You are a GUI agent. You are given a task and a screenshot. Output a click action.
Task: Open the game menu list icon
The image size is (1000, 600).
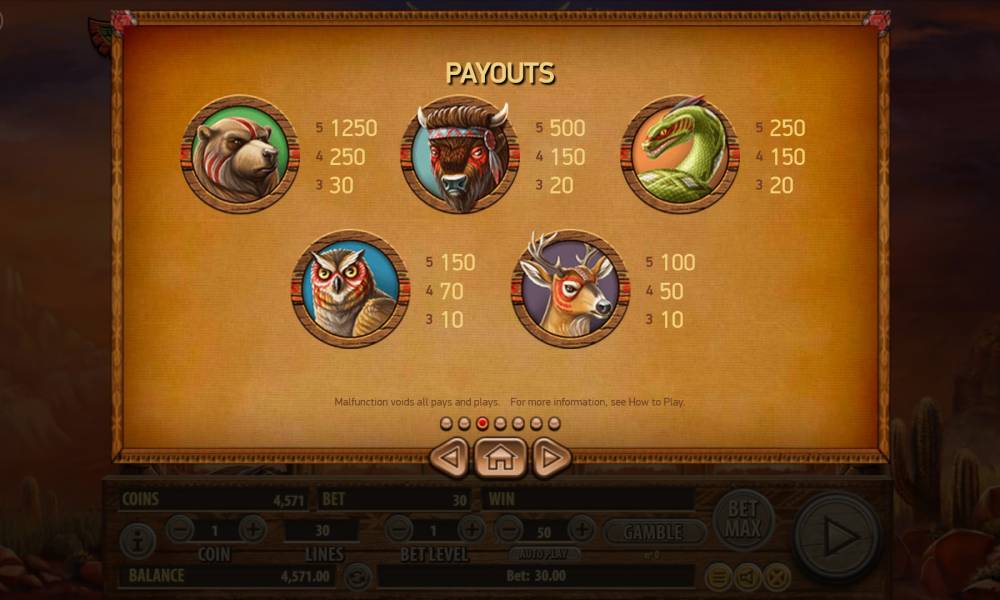pos(718,576)
